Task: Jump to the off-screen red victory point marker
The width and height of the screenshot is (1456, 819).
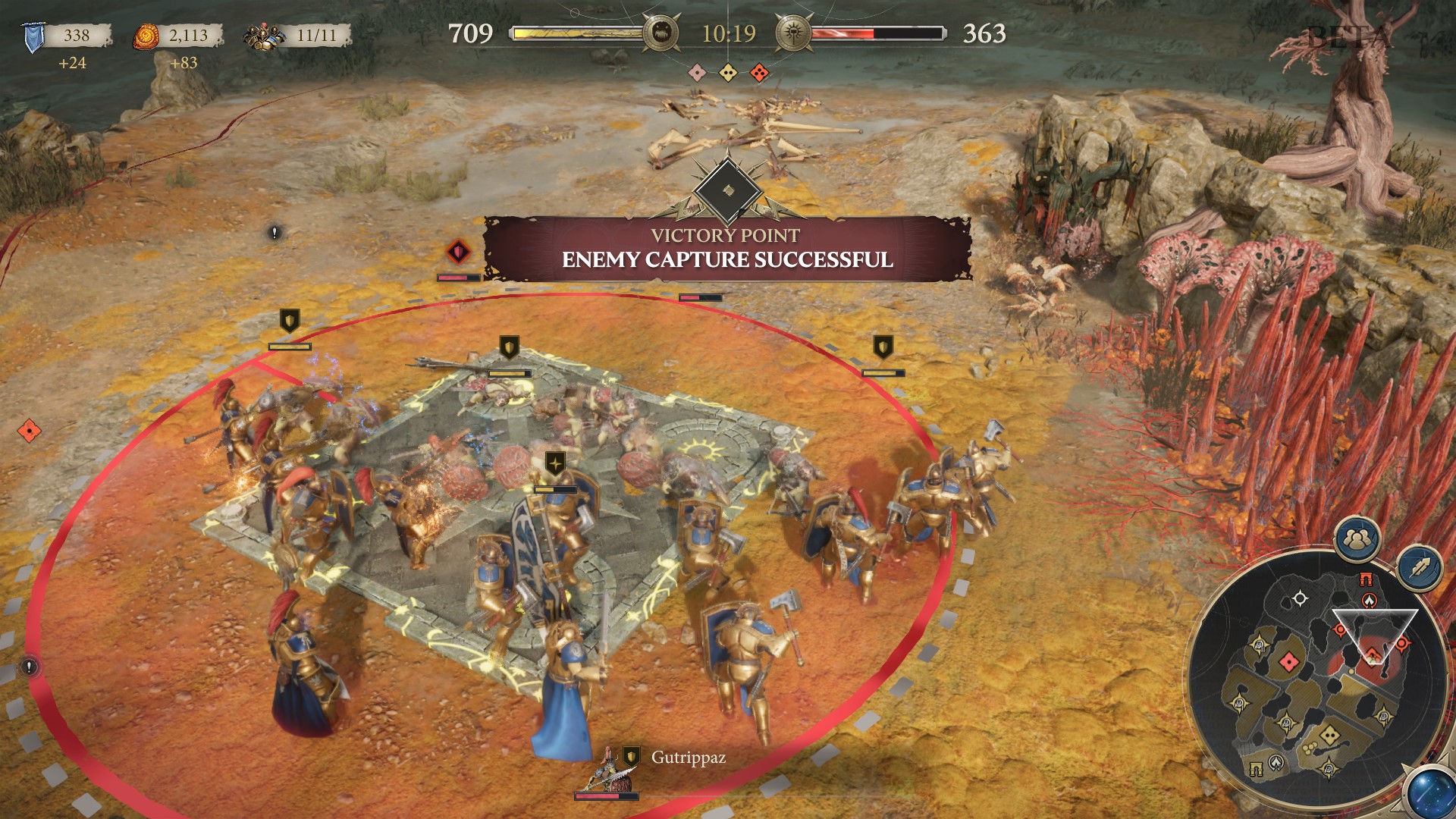Action: [29, 431]
